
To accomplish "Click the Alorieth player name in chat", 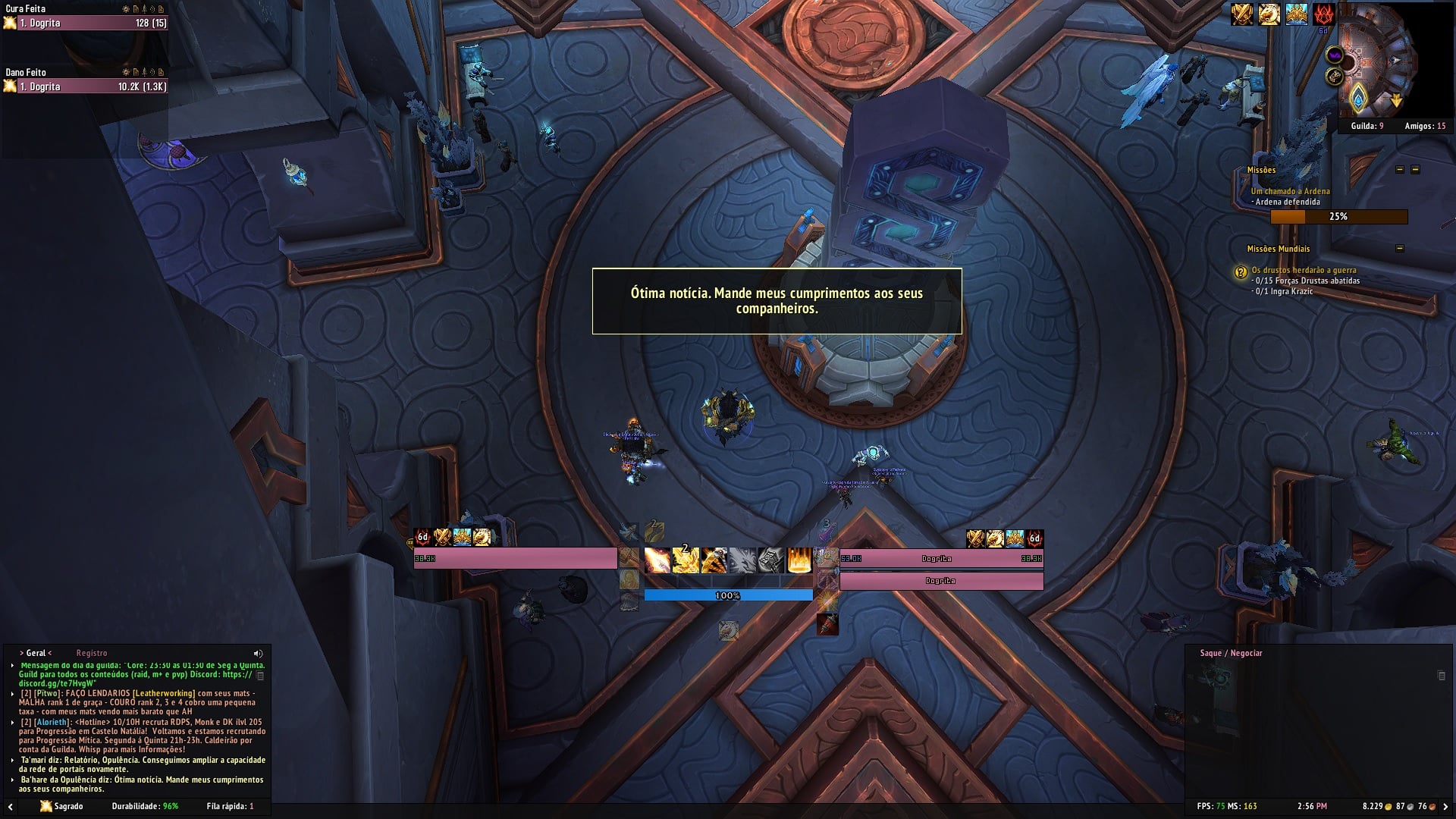I will (x=52, y=722).
